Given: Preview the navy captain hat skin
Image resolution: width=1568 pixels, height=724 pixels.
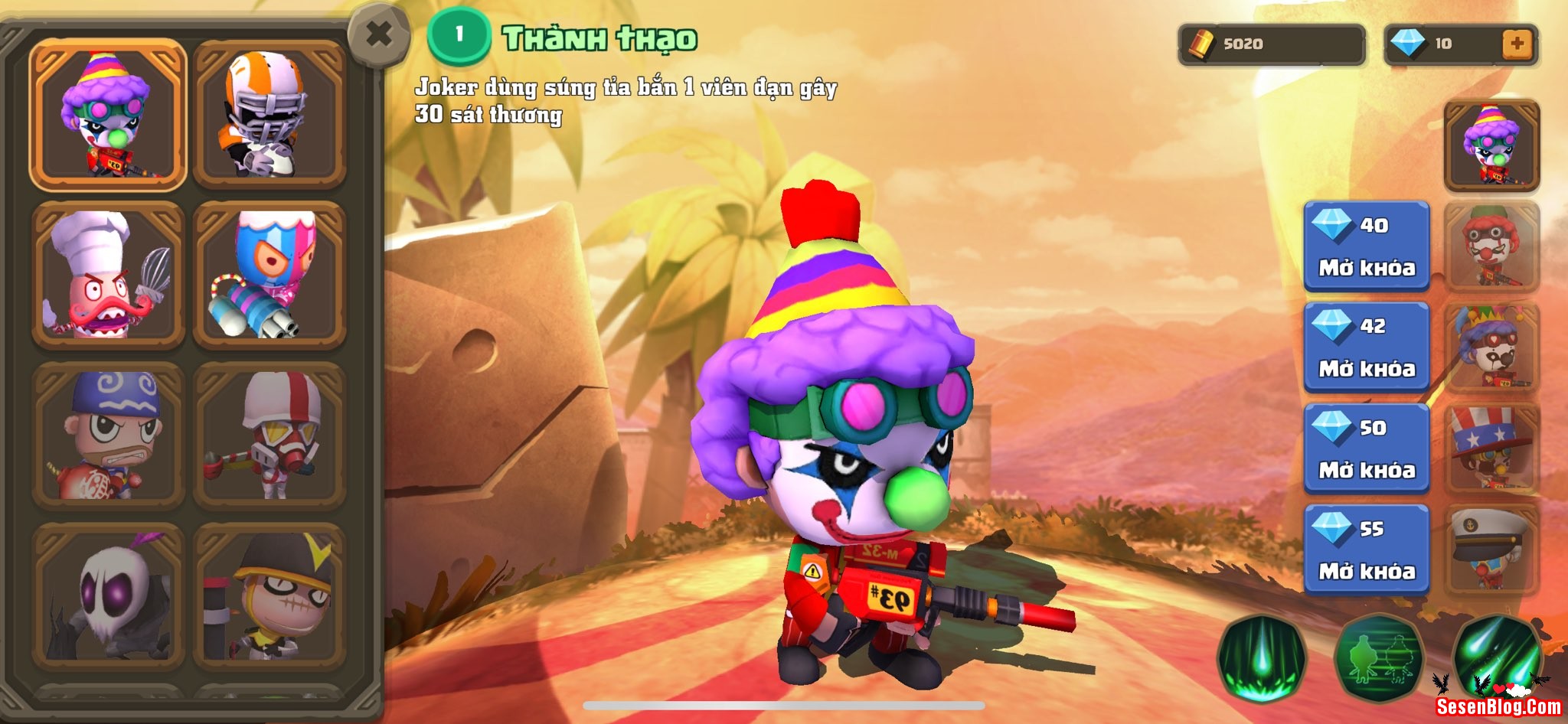Looking at the screenshot, I should click(x=1491, y=550).
